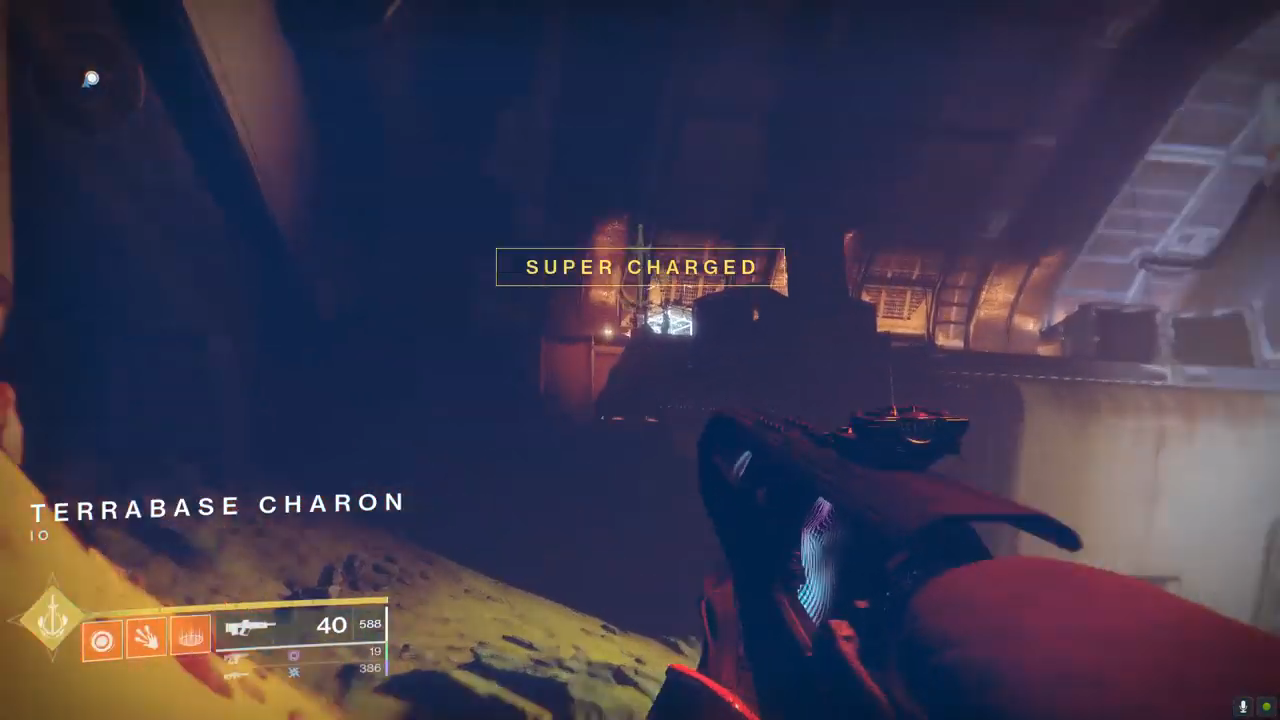
Task: Click the ghost marker icon
Action: [91, 79]
